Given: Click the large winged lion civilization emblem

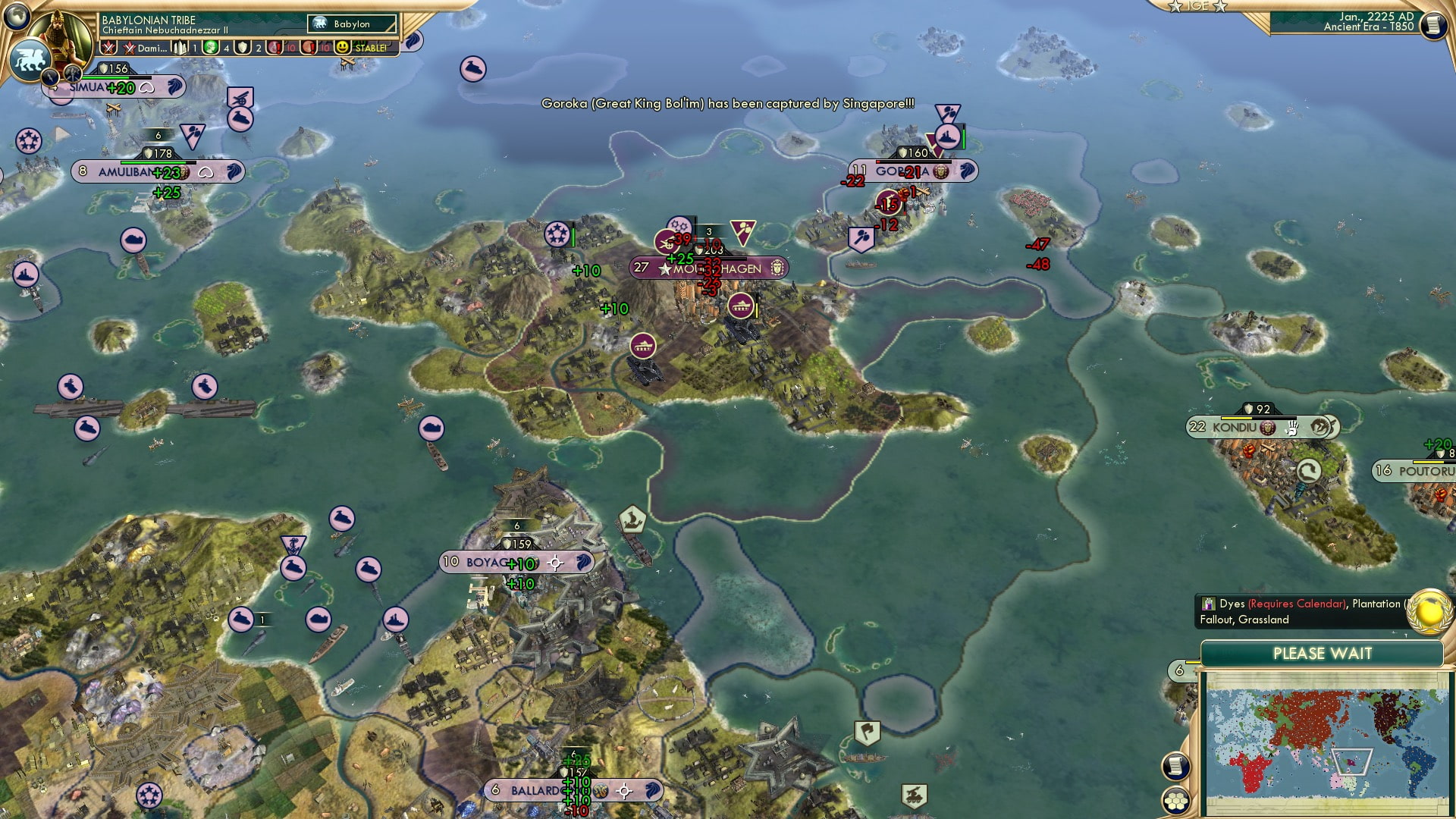Looking at the screenshot, I should point(30,60).
